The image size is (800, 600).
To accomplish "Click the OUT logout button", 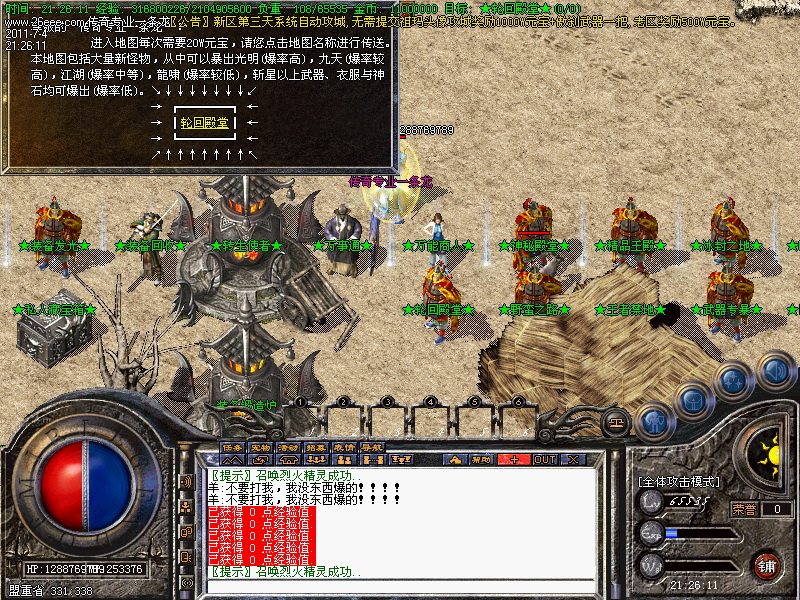I will (x=545, y=459).
